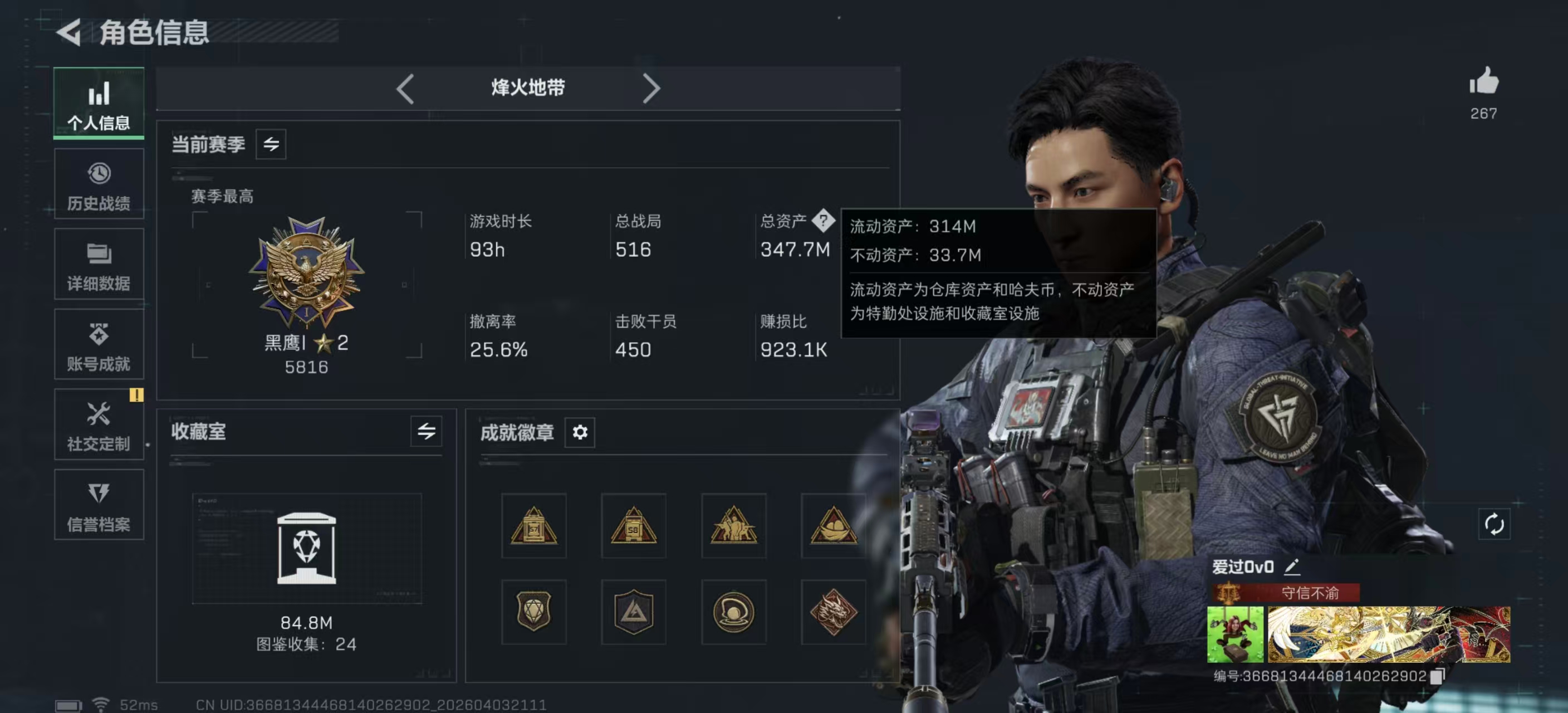Open the 收藏室 display case thumbnail
The image size is (1568, 713).
(x=306, y=548)
